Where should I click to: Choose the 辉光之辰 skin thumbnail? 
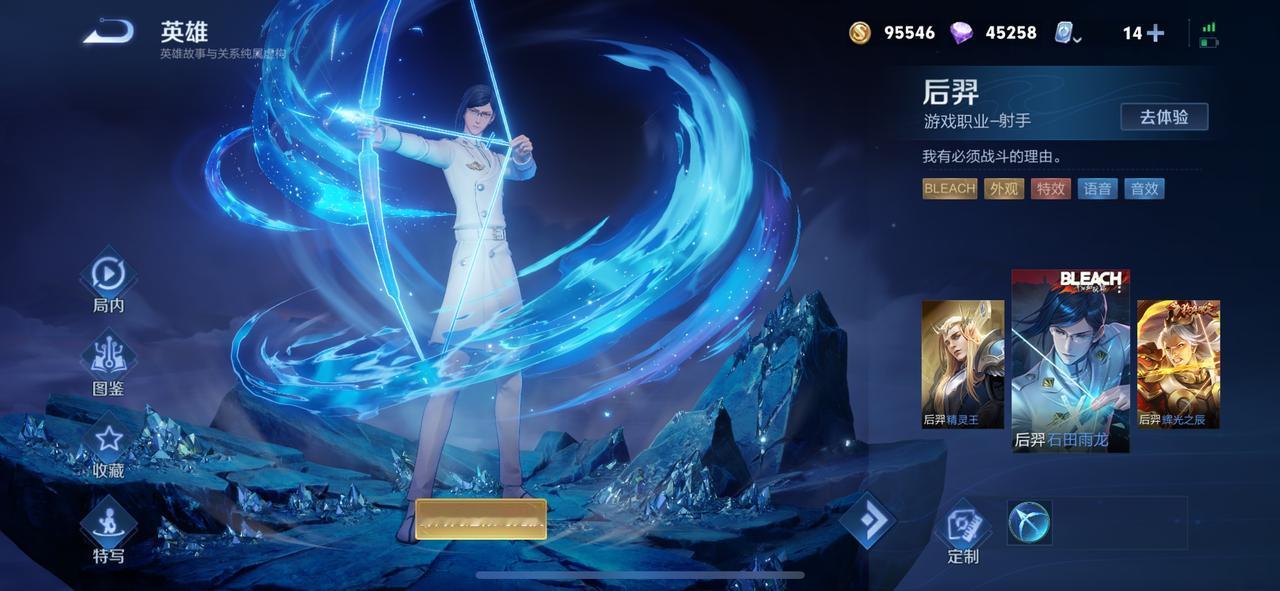pos(1178,364)
